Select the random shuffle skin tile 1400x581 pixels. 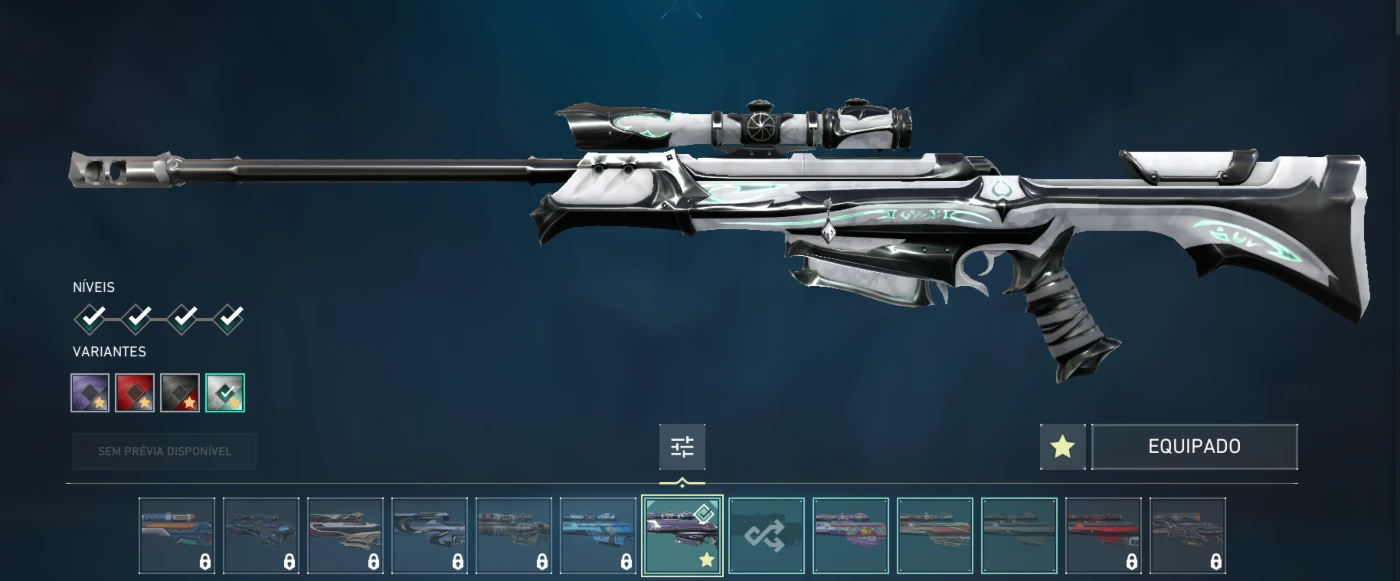[766, 536]
